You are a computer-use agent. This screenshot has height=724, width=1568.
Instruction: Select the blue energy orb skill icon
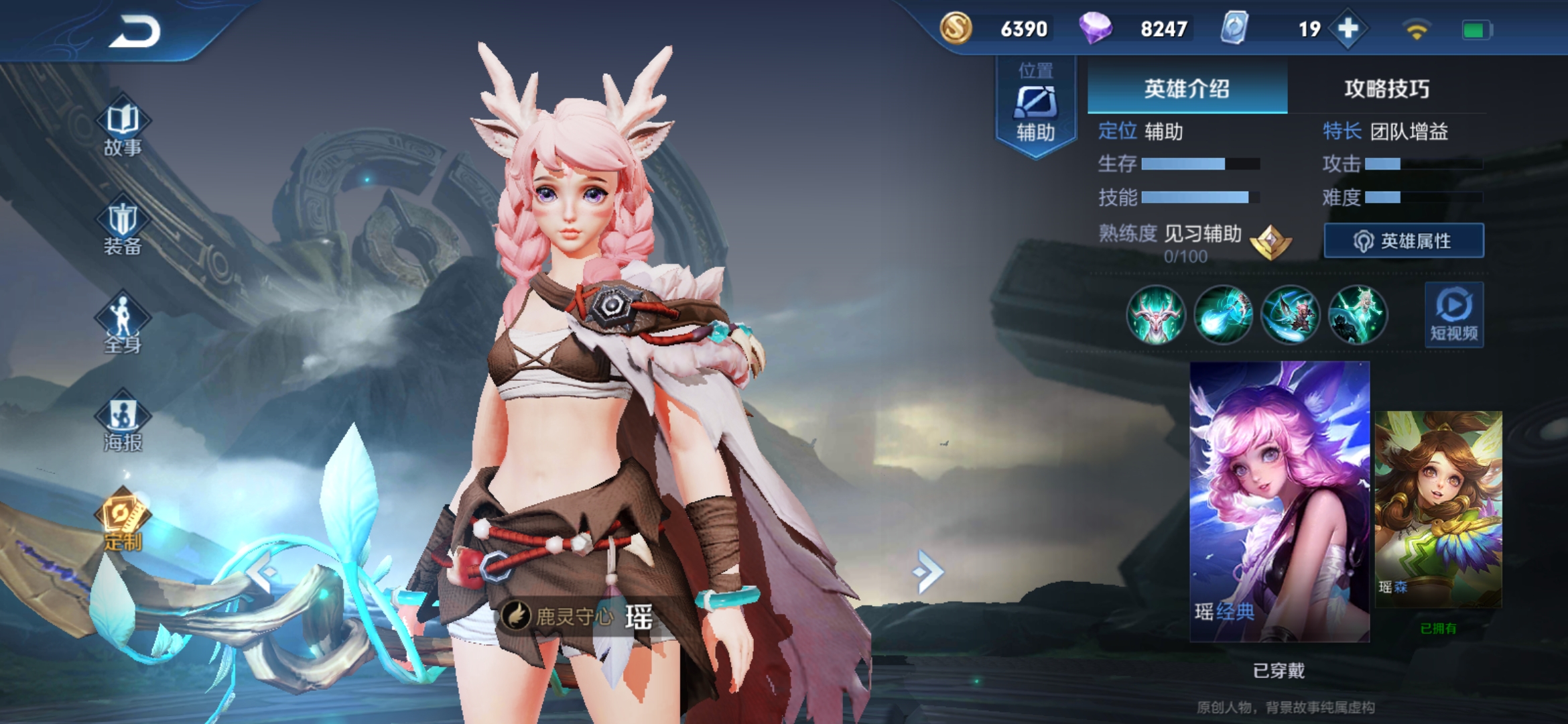pyautogui.click(x=1223, y=315)
